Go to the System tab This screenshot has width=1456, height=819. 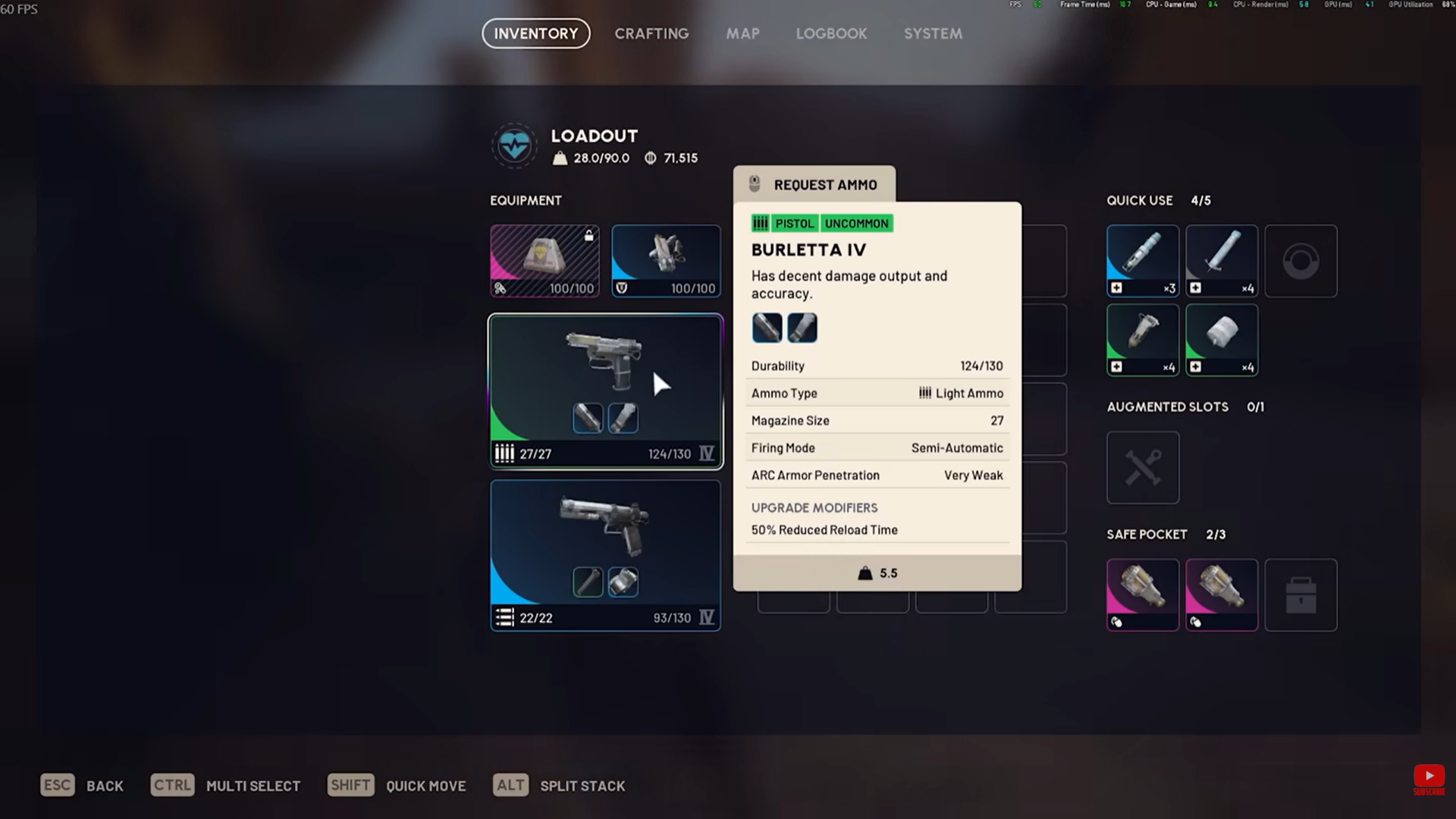pyautogui.click(x=933, y=33)
